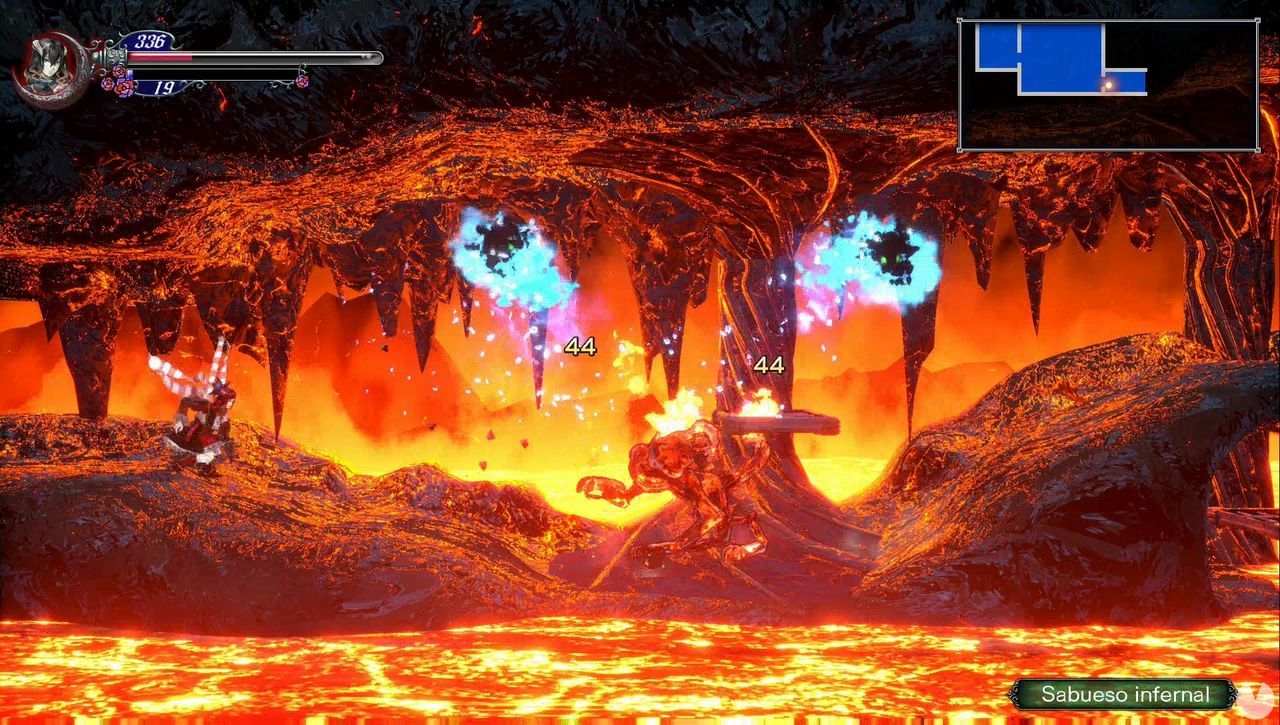The height and width of the screenshot is (725, 1280).
Task: Toggle the large blue room on the minimap
Action: click(x=1061, y=56)
